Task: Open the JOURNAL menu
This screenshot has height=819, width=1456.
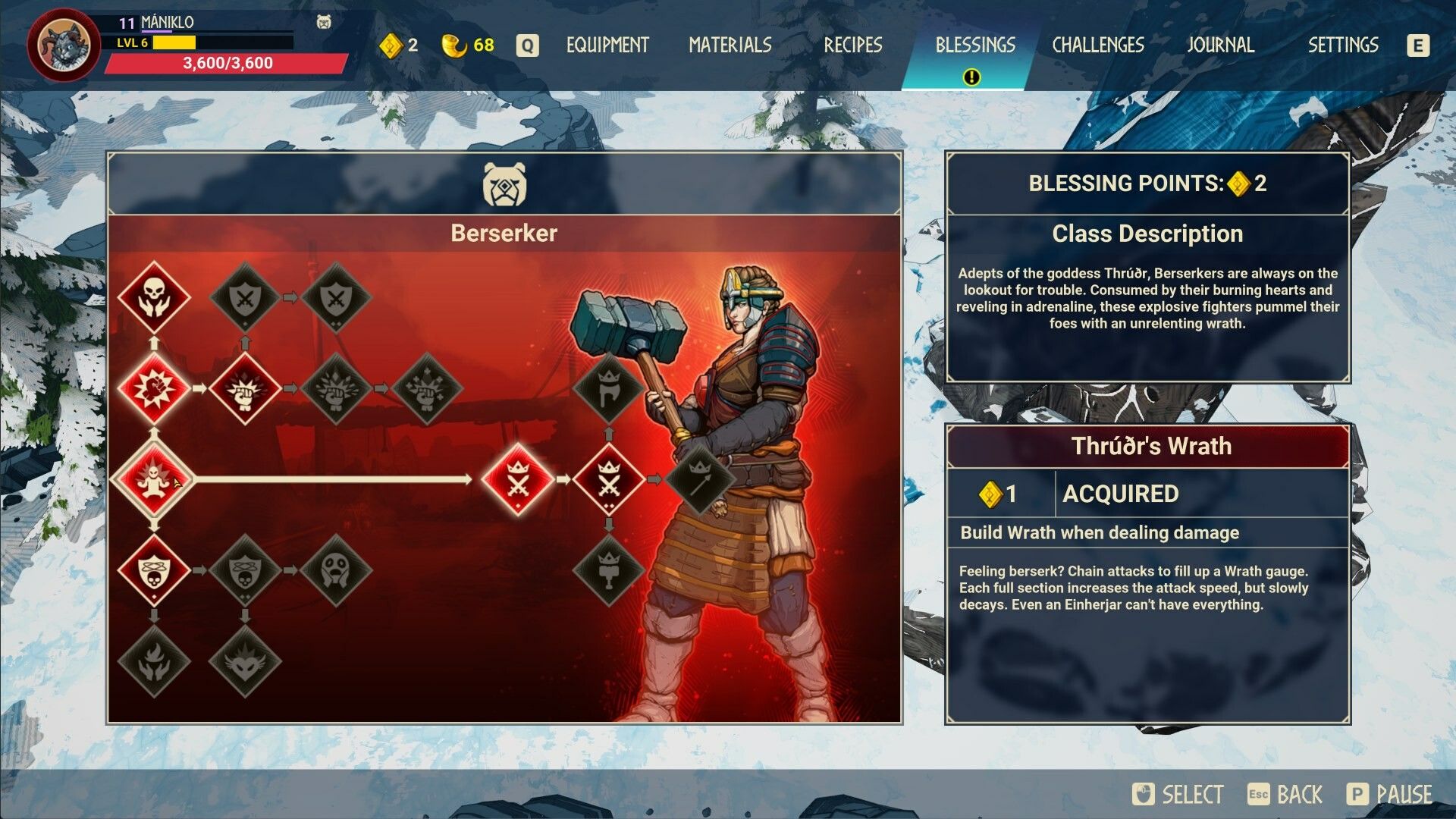Action: [1221, 45]
